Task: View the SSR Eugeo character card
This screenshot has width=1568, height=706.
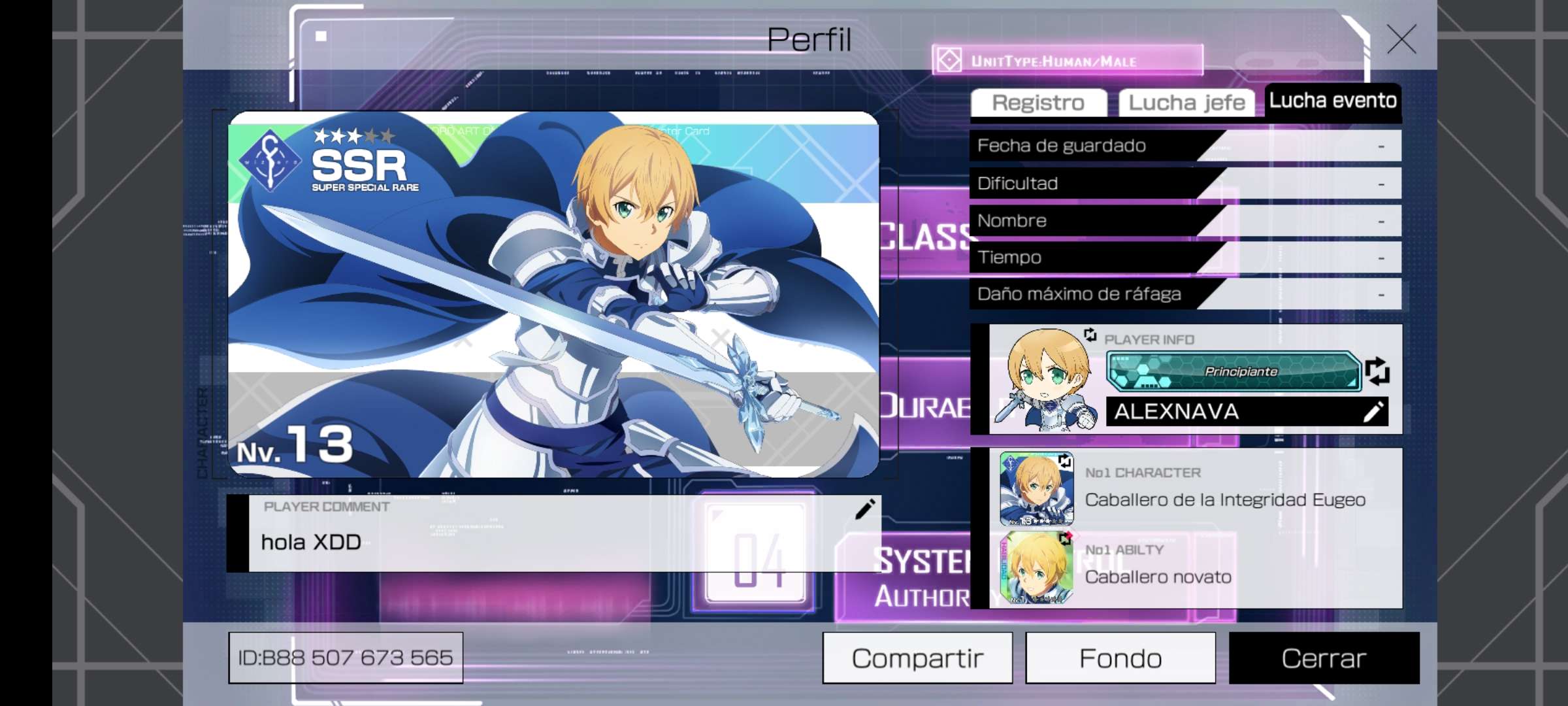Action: click(553, 294)
